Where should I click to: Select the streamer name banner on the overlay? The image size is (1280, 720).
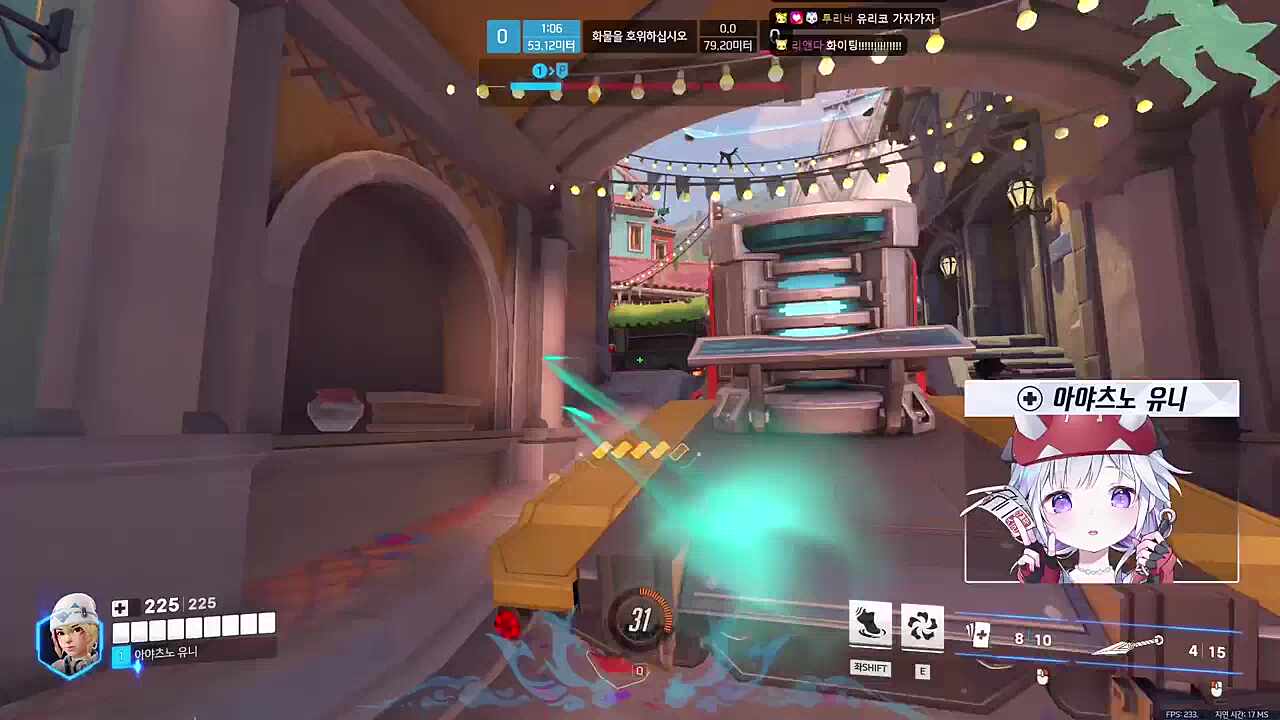(1101, 399)
